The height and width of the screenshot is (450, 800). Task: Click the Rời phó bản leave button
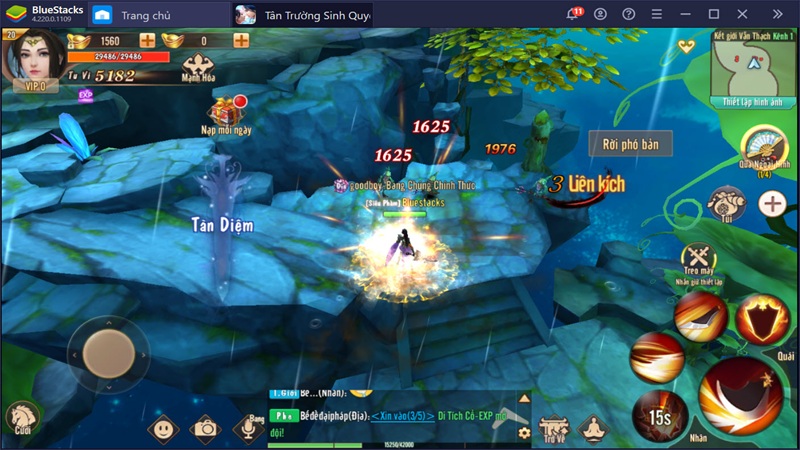[x=630, y=144]
